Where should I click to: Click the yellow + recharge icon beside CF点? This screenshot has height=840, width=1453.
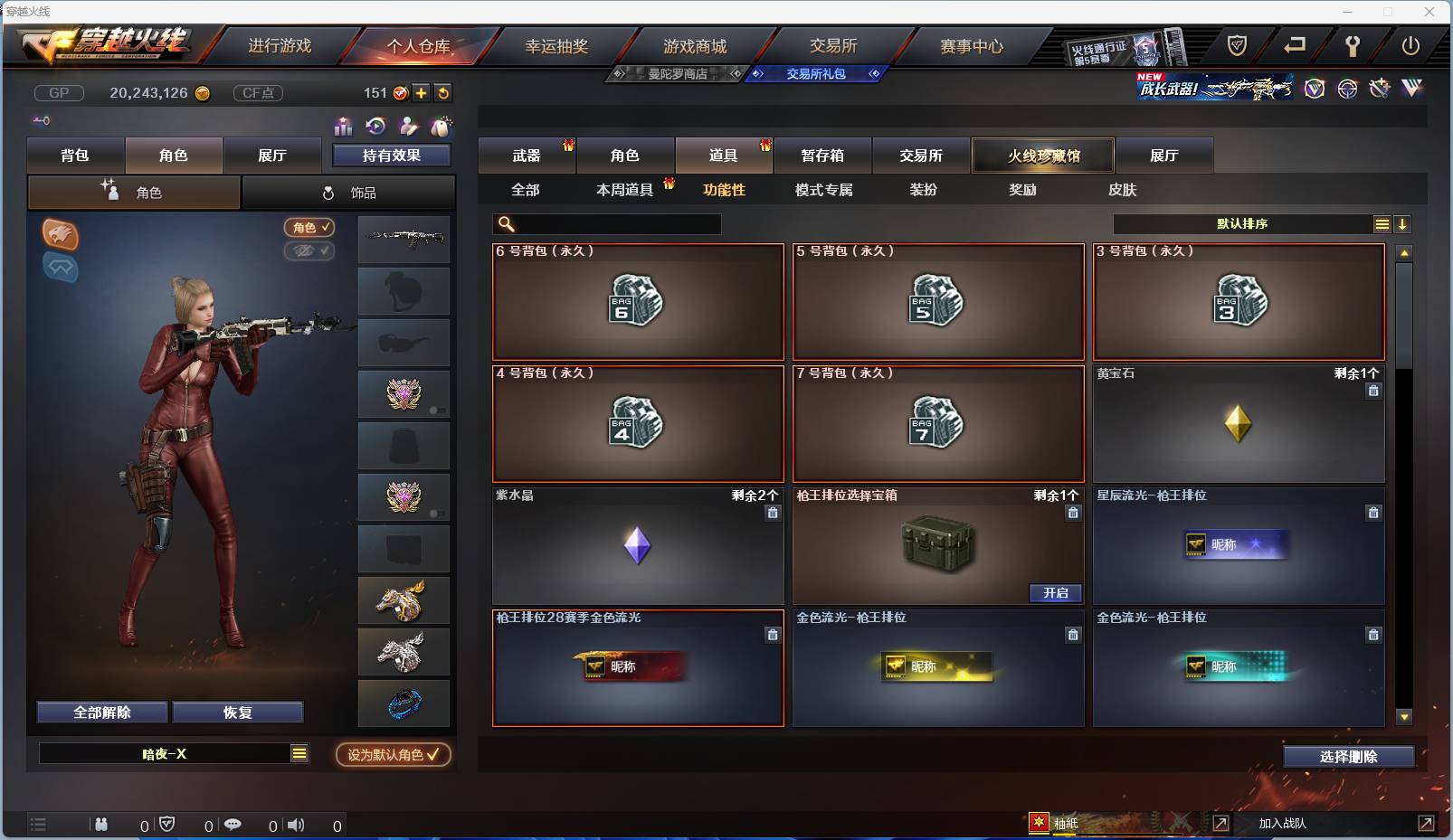[422, 92]
